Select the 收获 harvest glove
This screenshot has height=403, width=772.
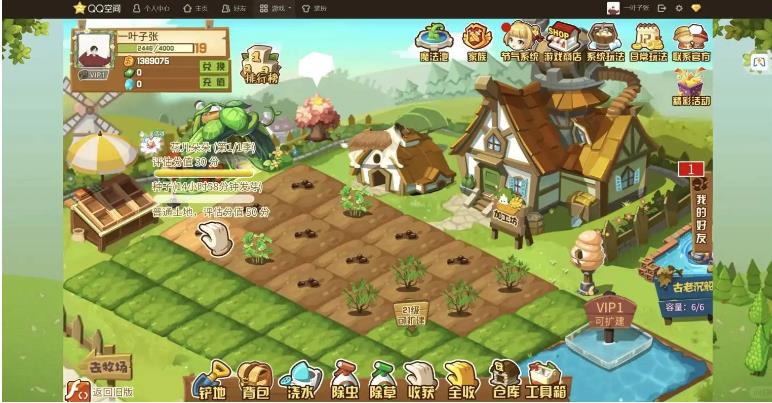pos(420,380)
